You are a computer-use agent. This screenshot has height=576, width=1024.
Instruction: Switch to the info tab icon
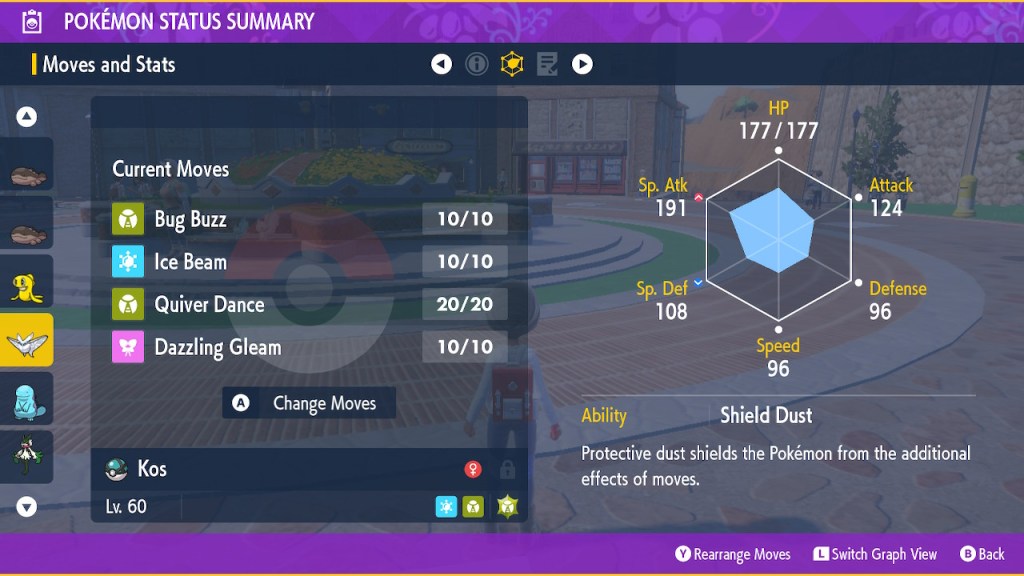coord(477,65)
